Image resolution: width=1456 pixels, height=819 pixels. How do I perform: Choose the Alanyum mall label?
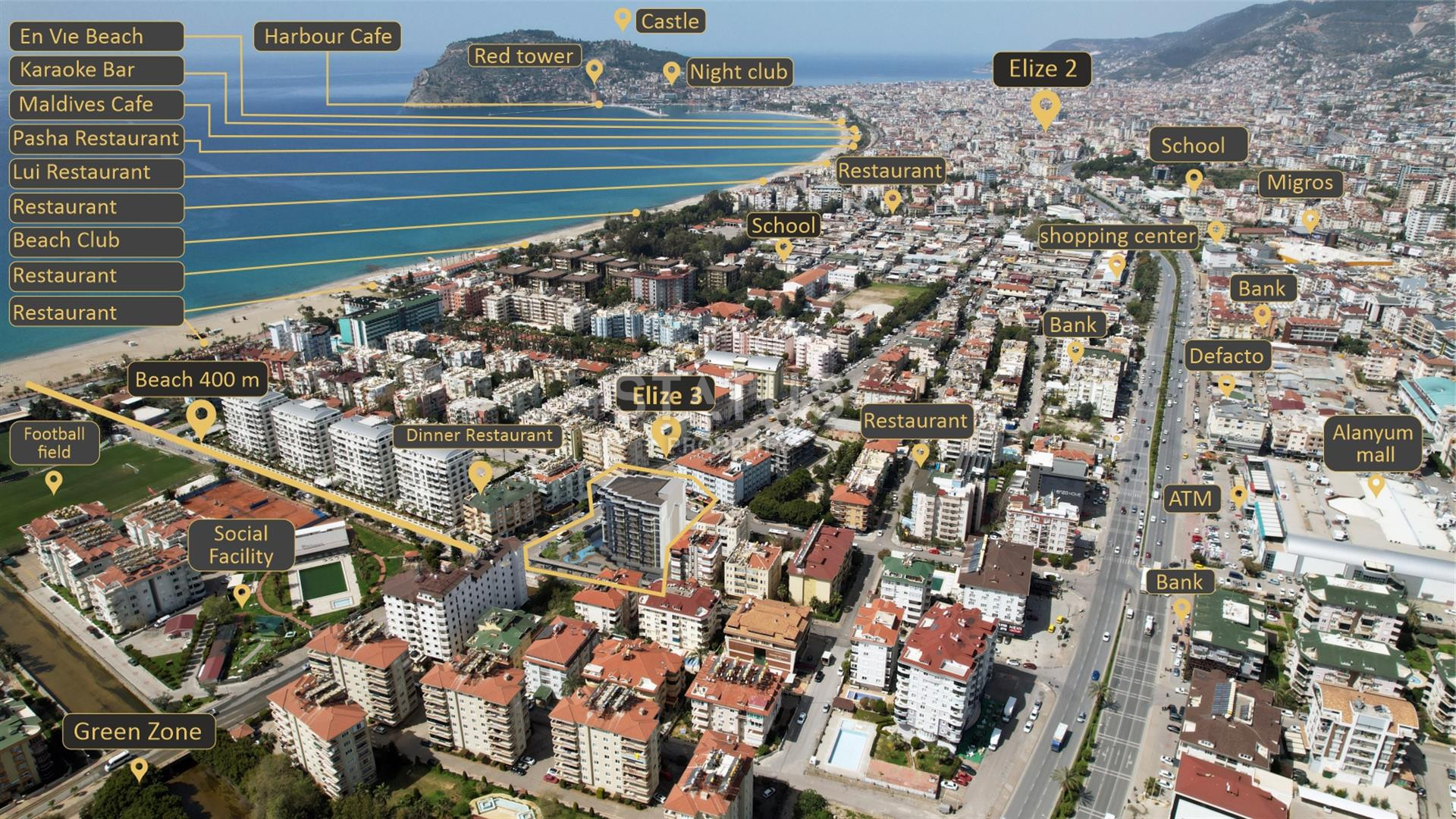1373,444
